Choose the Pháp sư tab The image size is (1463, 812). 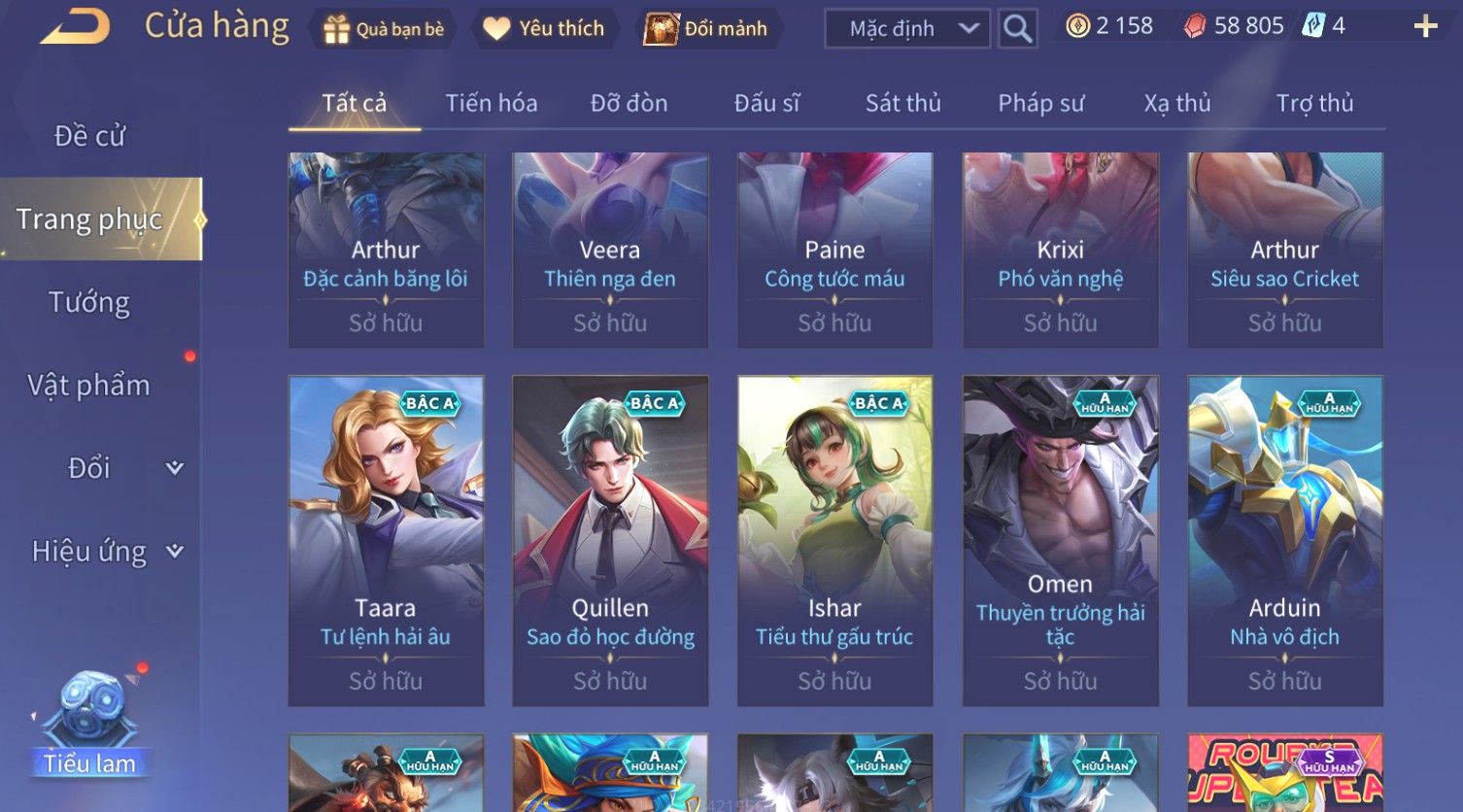[x=1040, y=103]
